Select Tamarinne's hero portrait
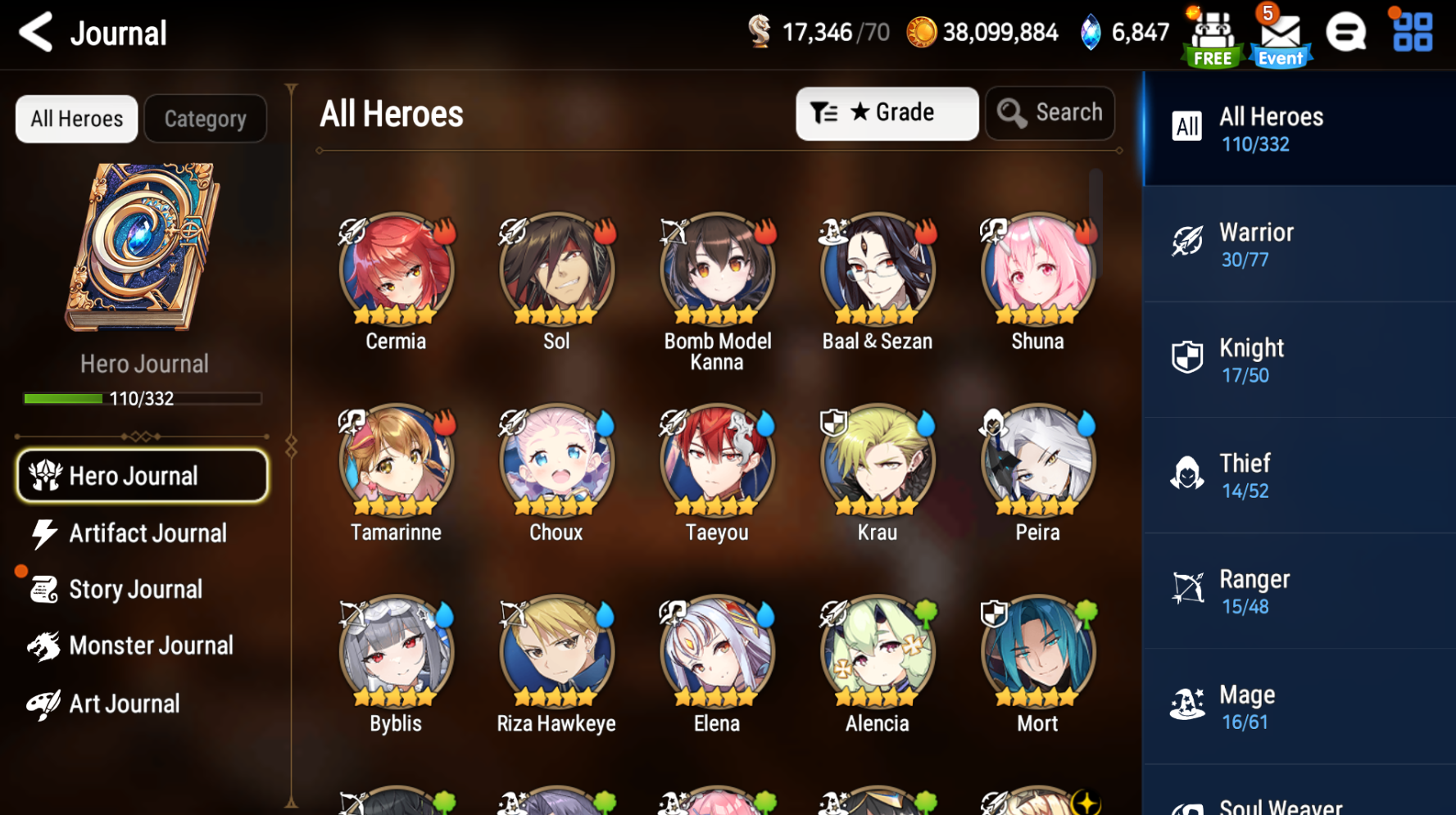Image resolution: width=1456 pixels, height=815 pixels. [x=396, y=460]
